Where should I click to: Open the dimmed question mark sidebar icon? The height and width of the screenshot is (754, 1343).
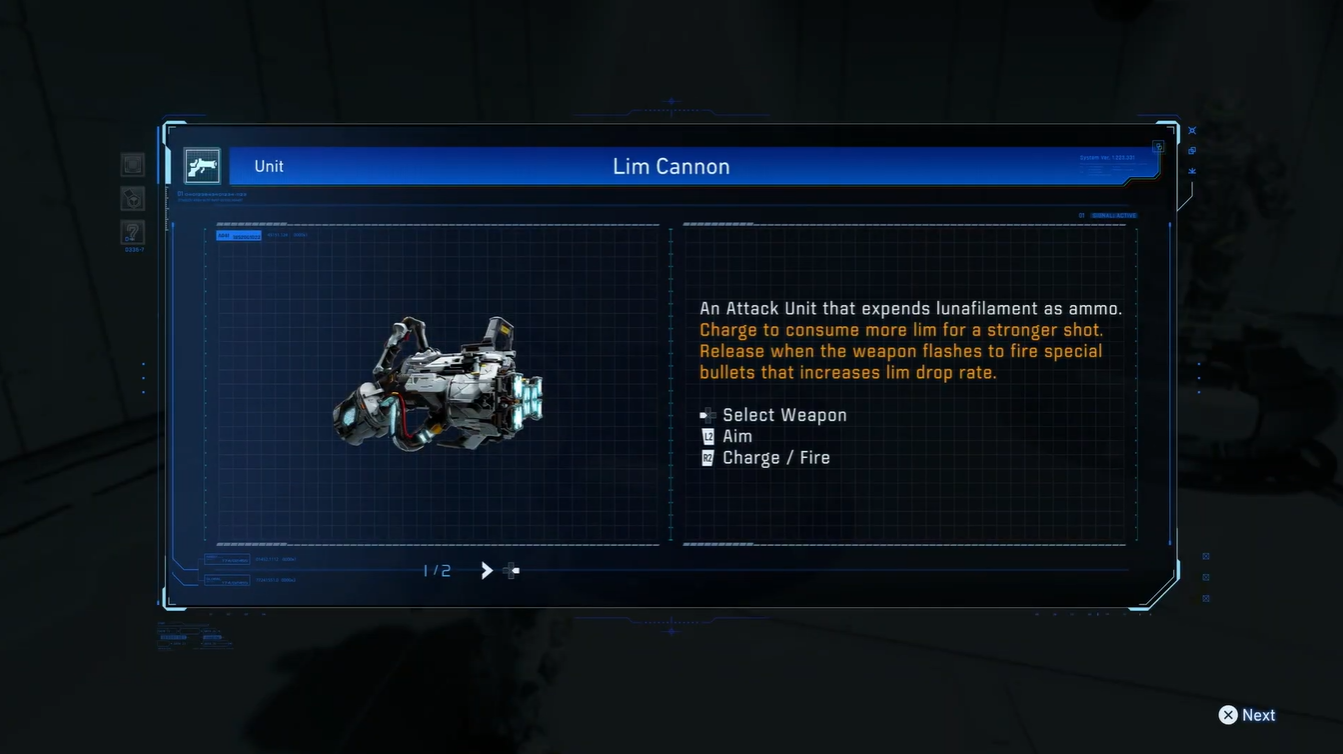click(132, 233)
